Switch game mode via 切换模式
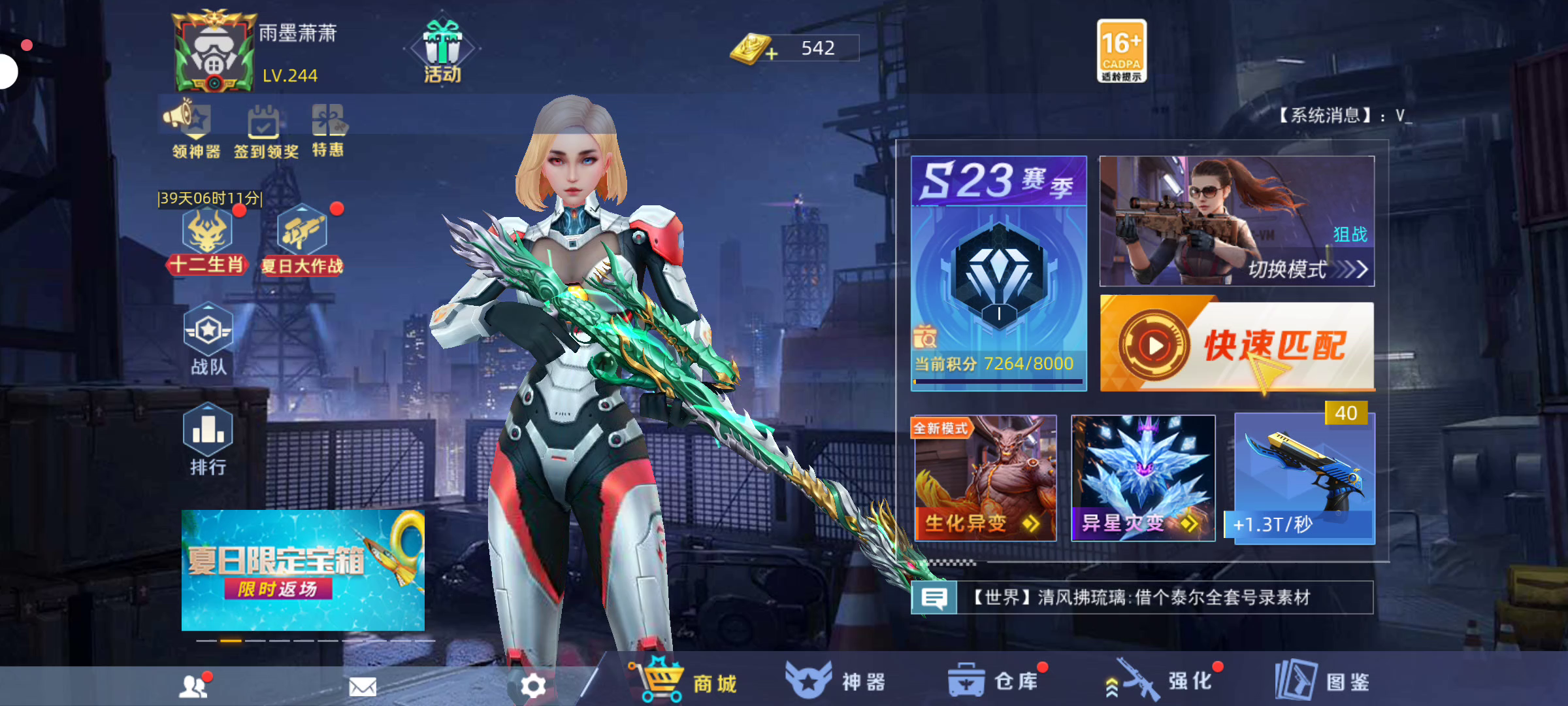Screen dimensions: 1568x706 click(x=1237, y=221)
